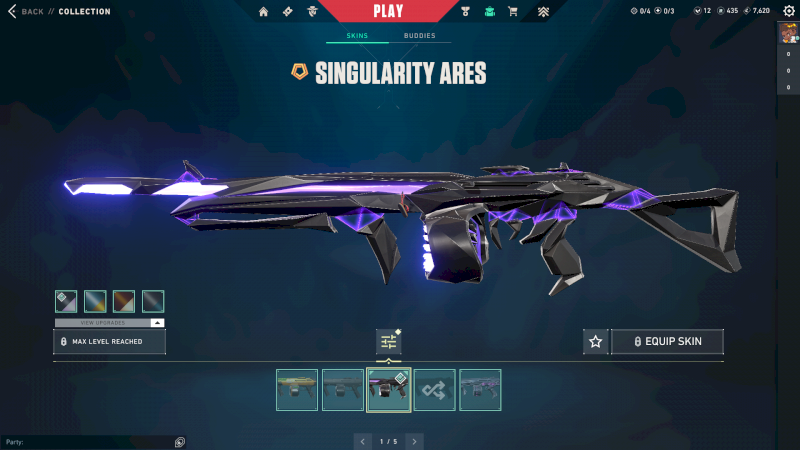Switch to the Buddies tab

pyautogui.click(x=420, y=35)
